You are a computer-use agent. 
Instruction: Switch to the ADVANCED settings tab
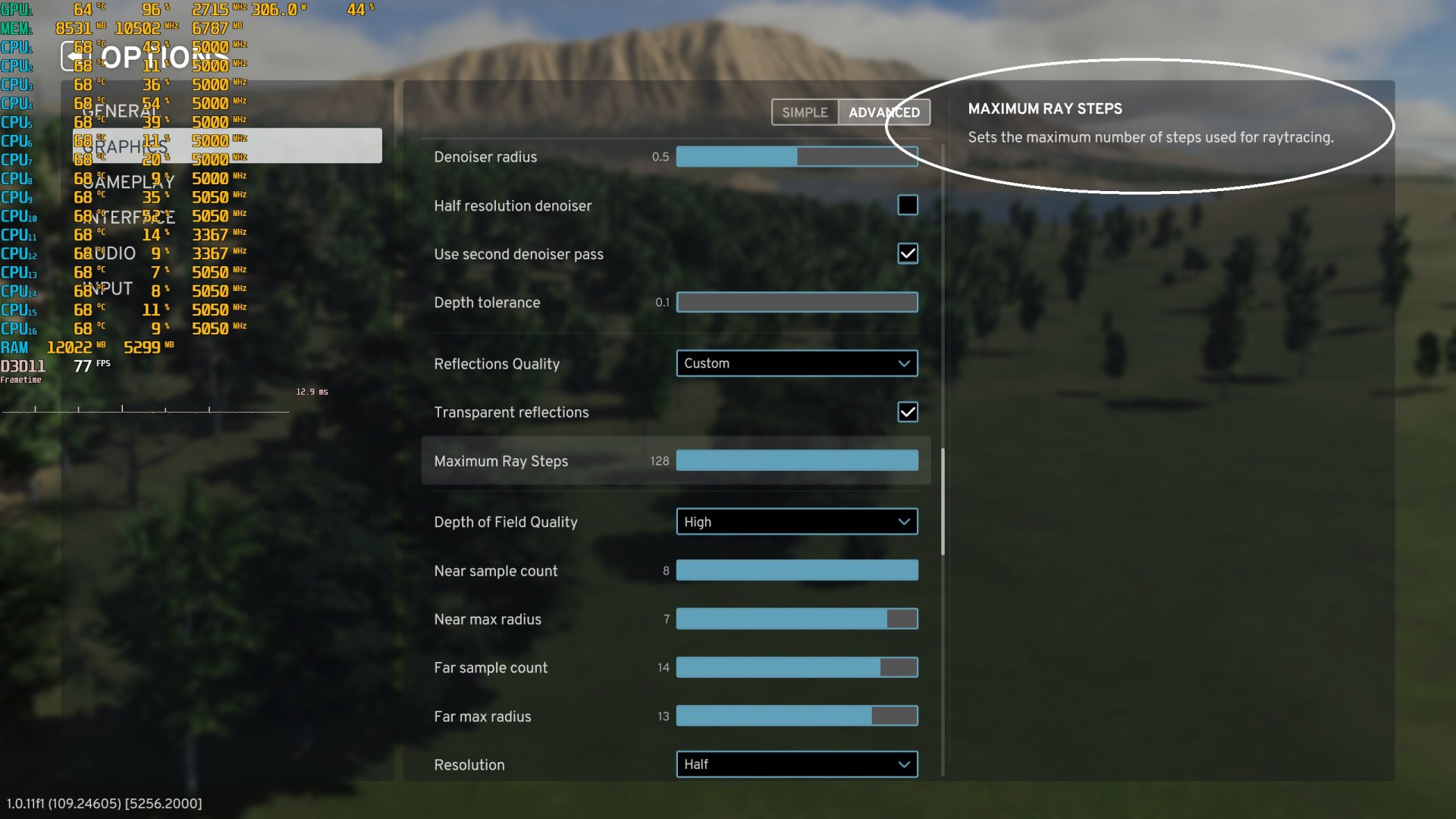coord(884,111)
